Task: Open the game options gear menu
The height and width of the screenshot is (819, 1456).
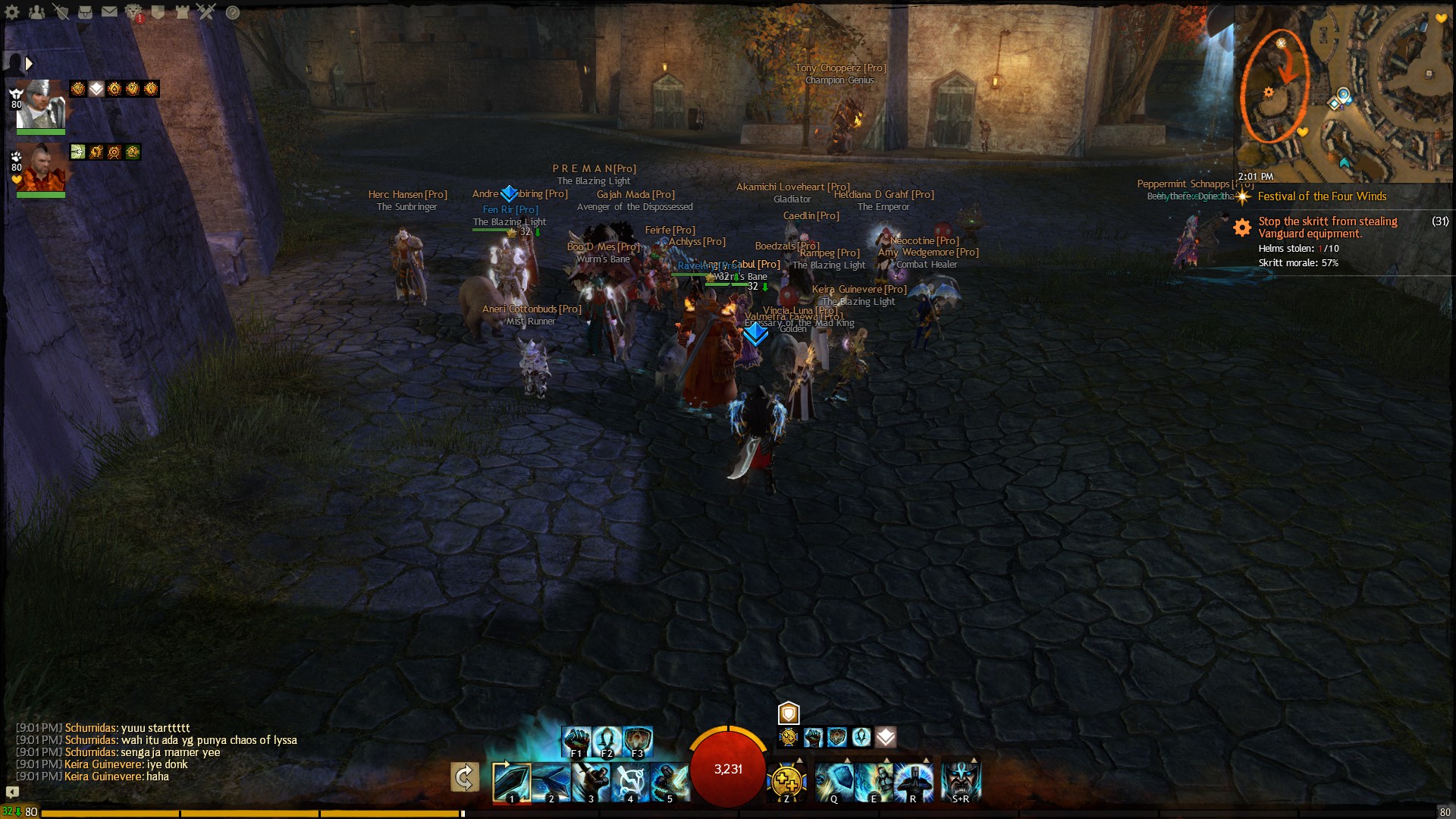Action: (12, 13)
